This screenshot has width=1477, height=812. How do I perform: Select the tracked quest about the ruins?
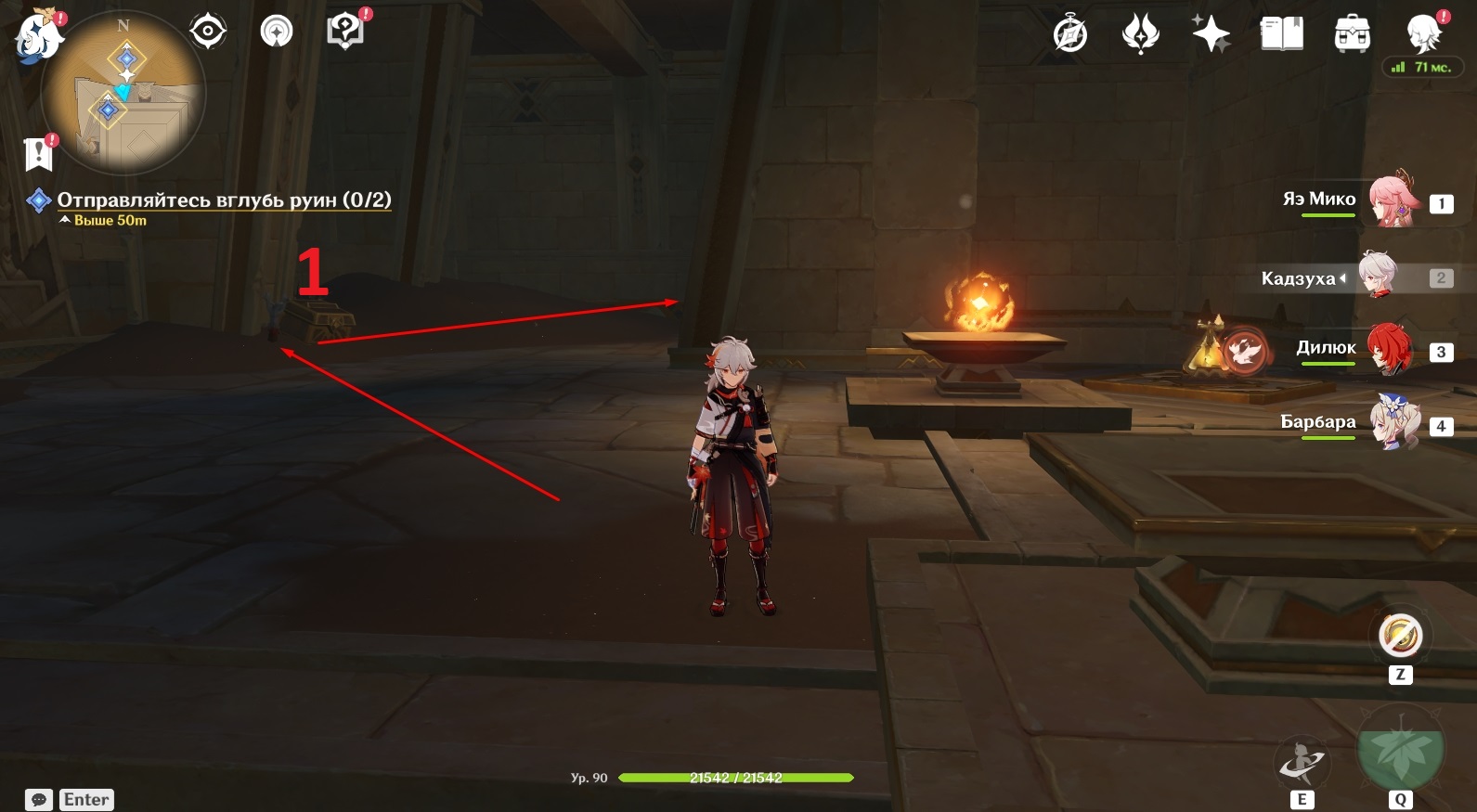[224, 200]
